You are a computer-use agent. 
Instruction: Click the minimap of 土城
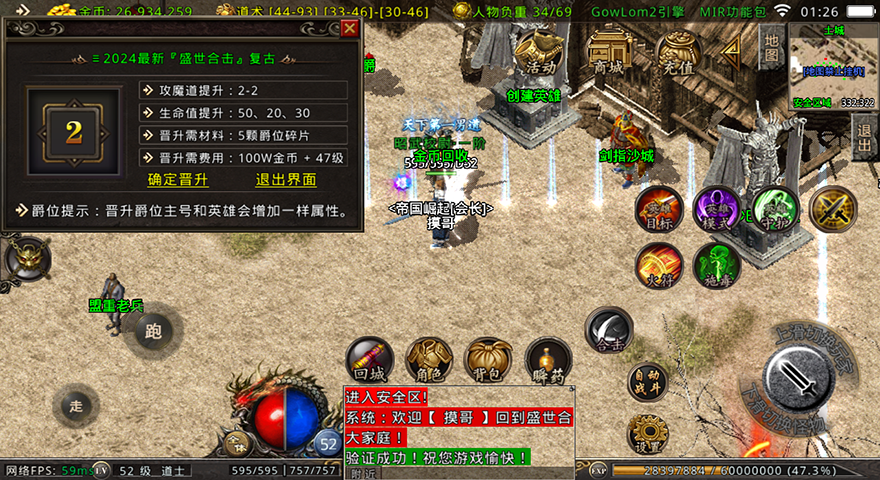click(832, 64)
